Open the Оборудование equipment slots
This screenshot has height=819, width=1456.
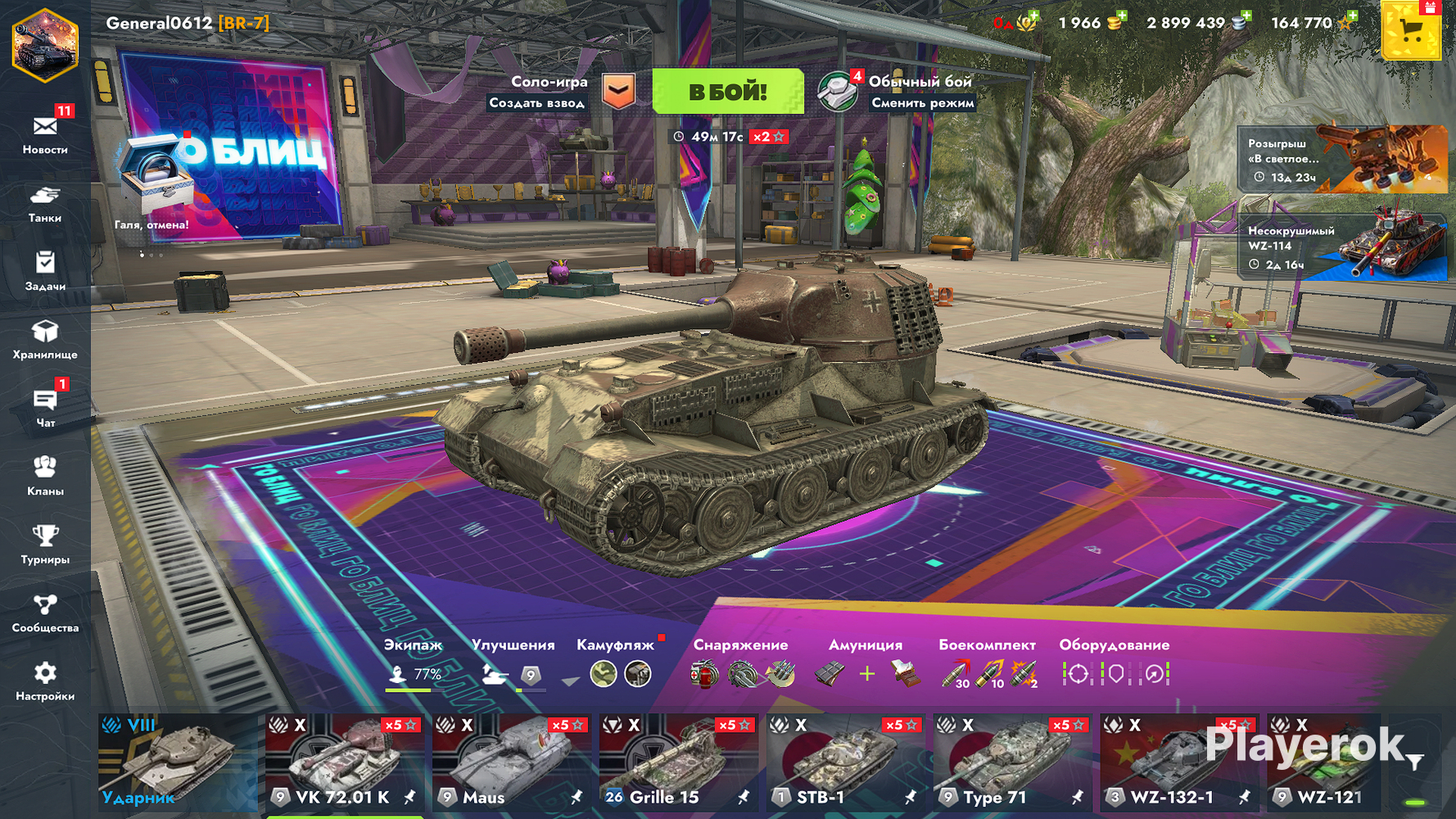pos(1114,665)
